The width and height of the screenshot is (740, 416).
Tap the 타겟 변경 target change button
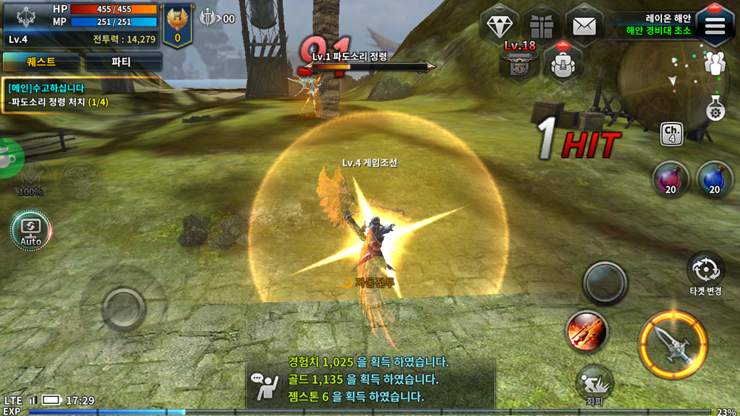pos(706,272)
